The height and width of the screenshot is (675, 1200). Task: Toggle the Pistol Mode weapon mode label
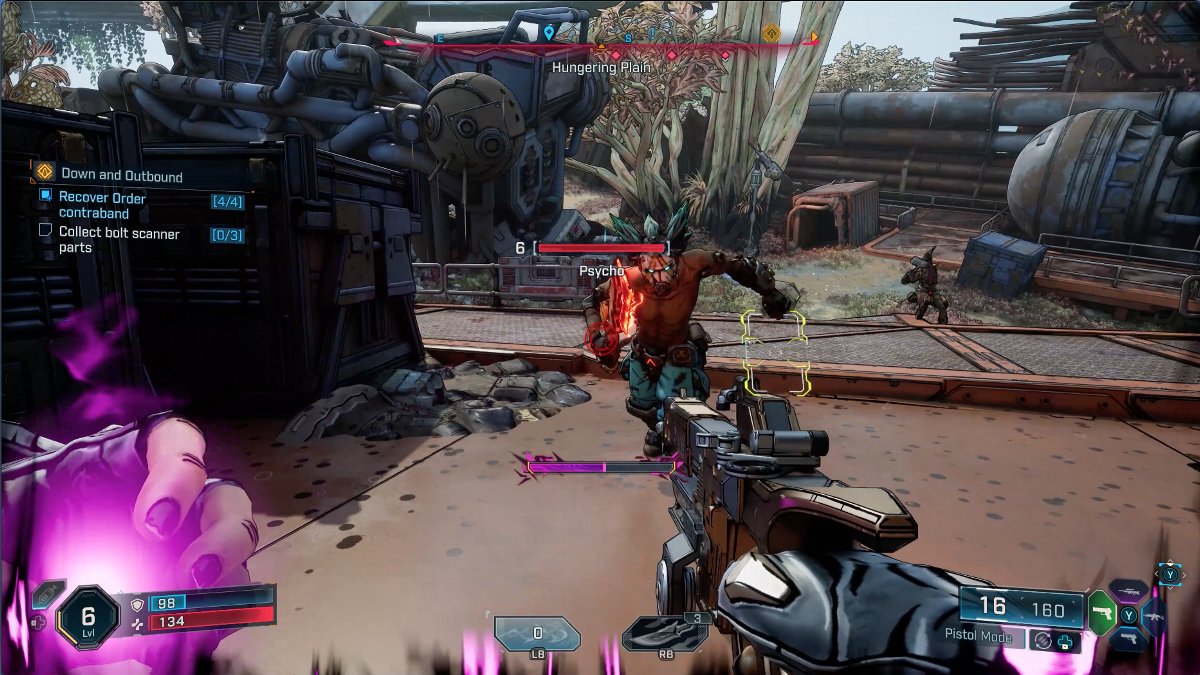pos(978,636)
